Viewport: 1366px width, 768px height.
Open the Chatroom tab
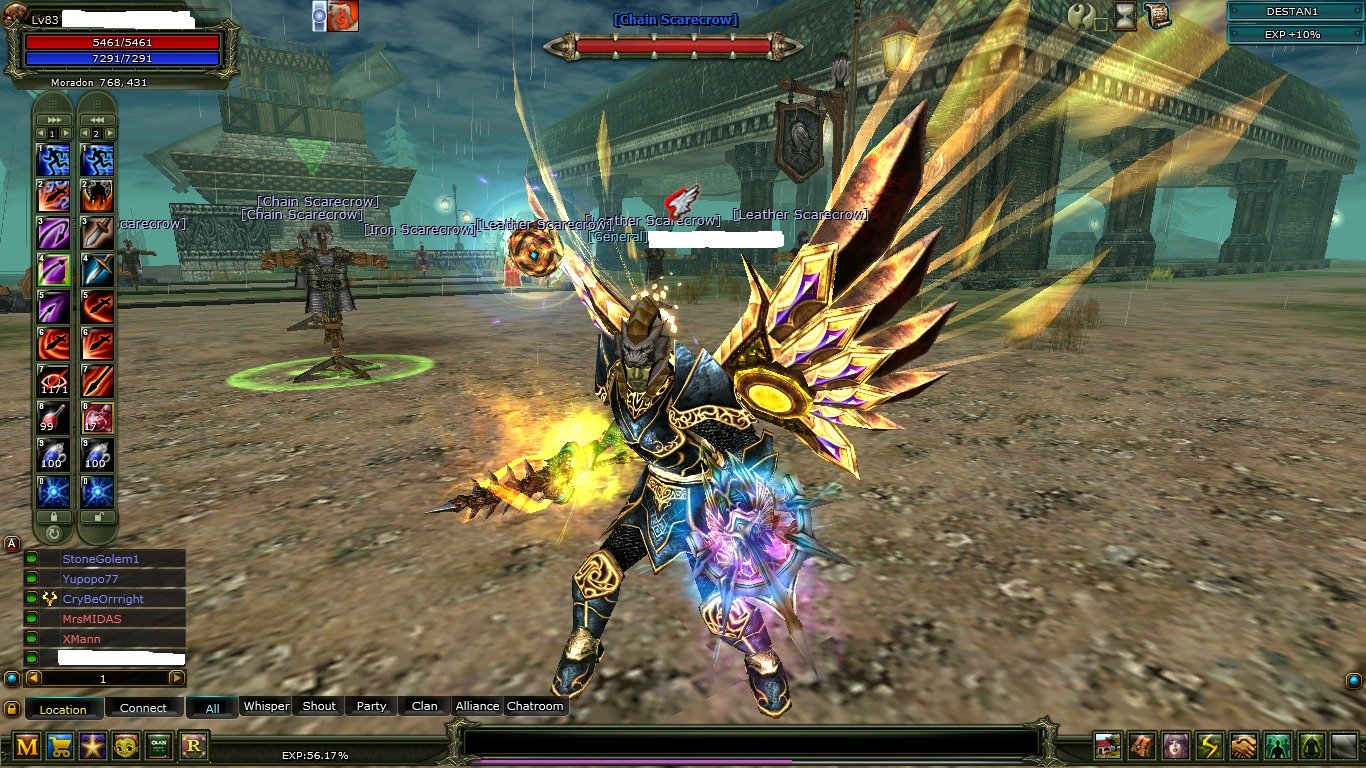pyautogui.click(x=535, y=706)
